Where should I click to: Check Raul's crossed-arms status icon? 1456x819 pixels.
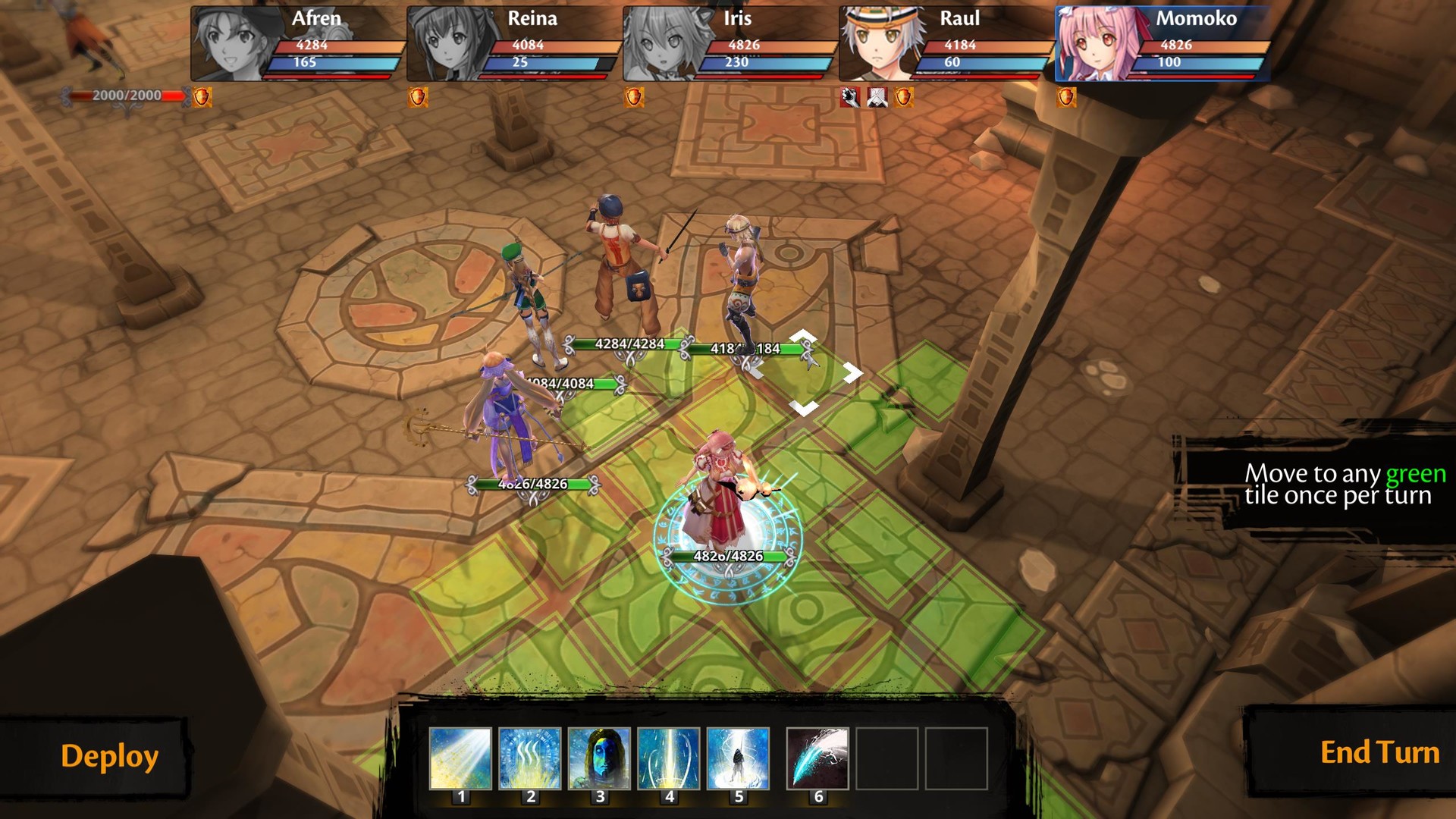pos(876,99)
